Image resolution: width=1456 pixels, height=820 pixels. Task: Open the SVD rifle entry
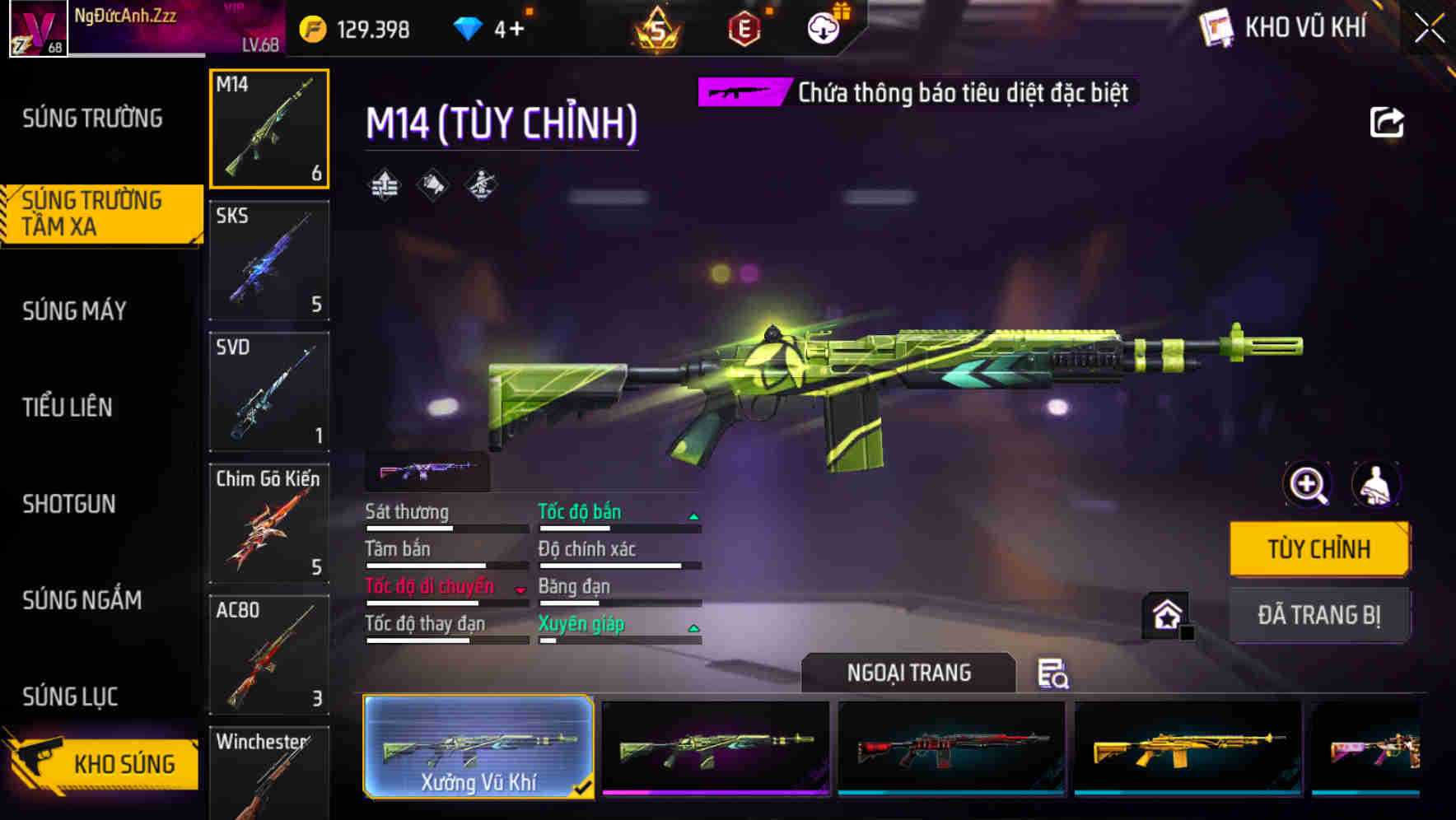coord(268,392)
